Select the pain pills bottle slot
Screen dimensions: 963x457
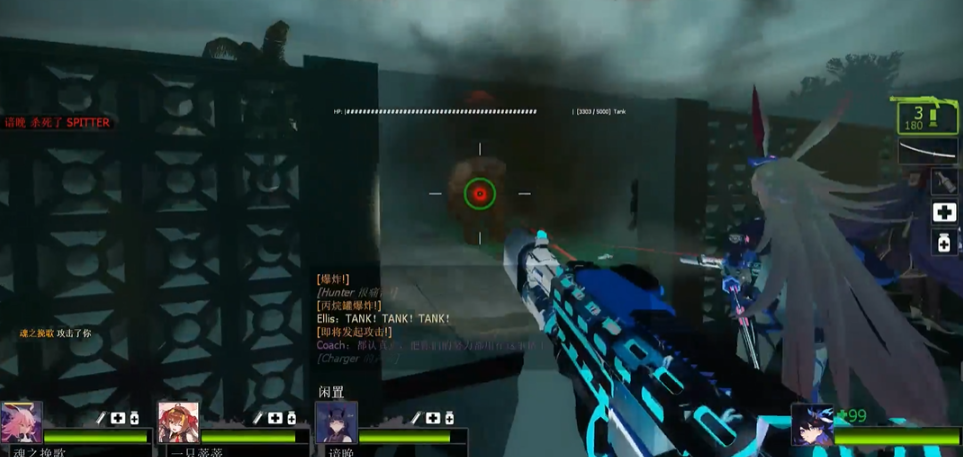[944, 241]
